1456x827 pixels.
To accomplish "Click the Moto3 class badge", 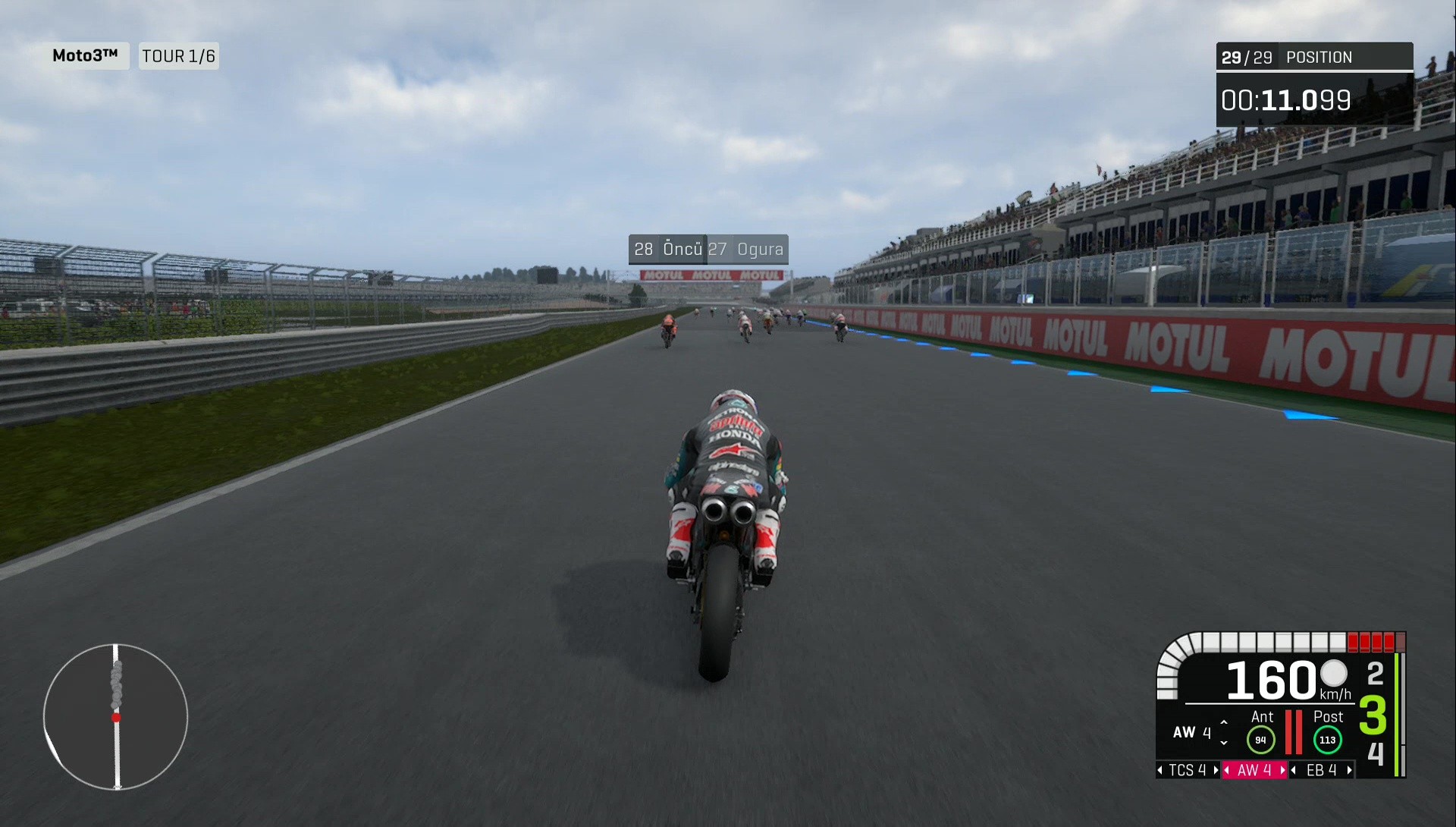I will point(86,55).
